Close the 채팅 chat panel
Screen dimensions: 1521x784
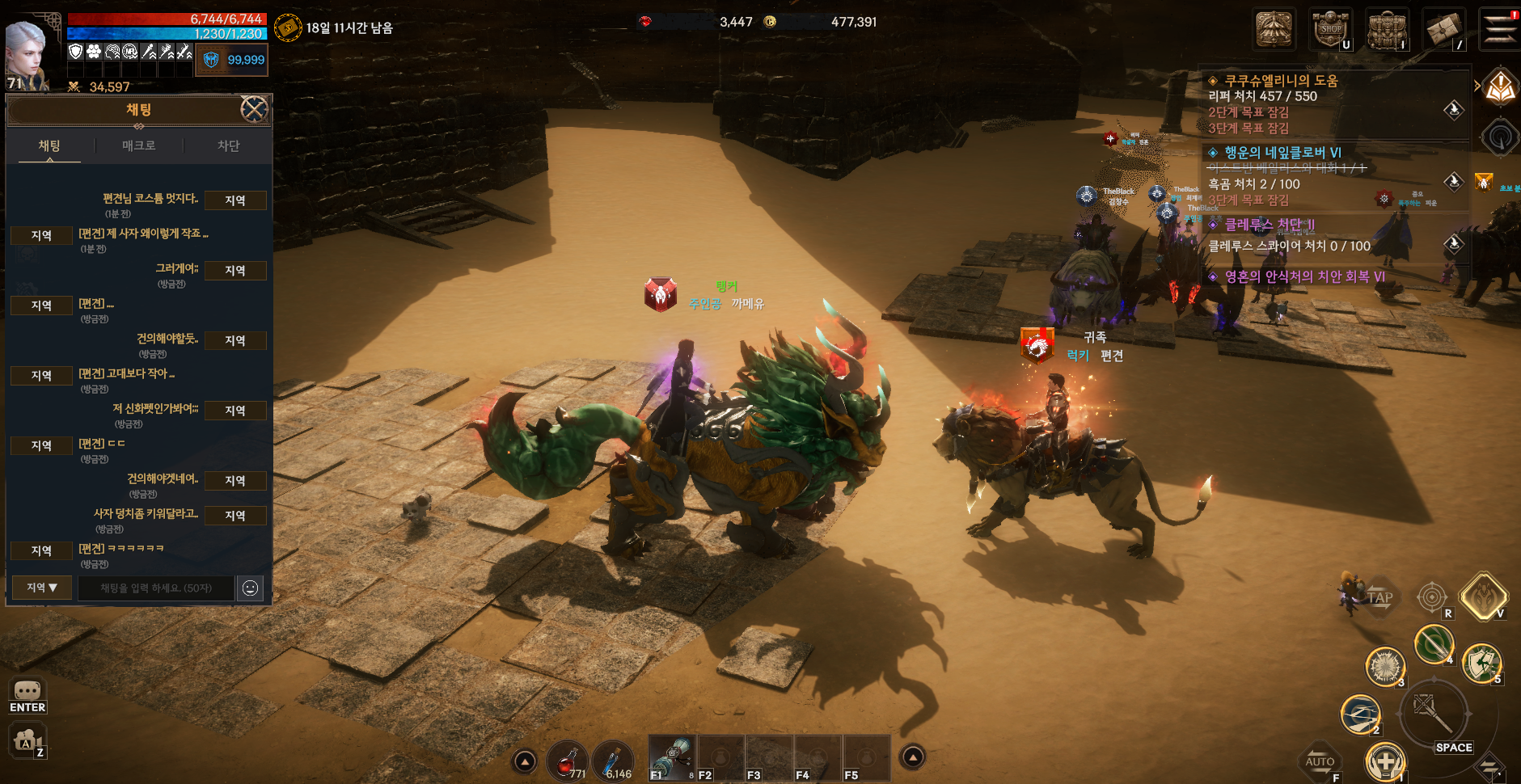tap(254, 109)
